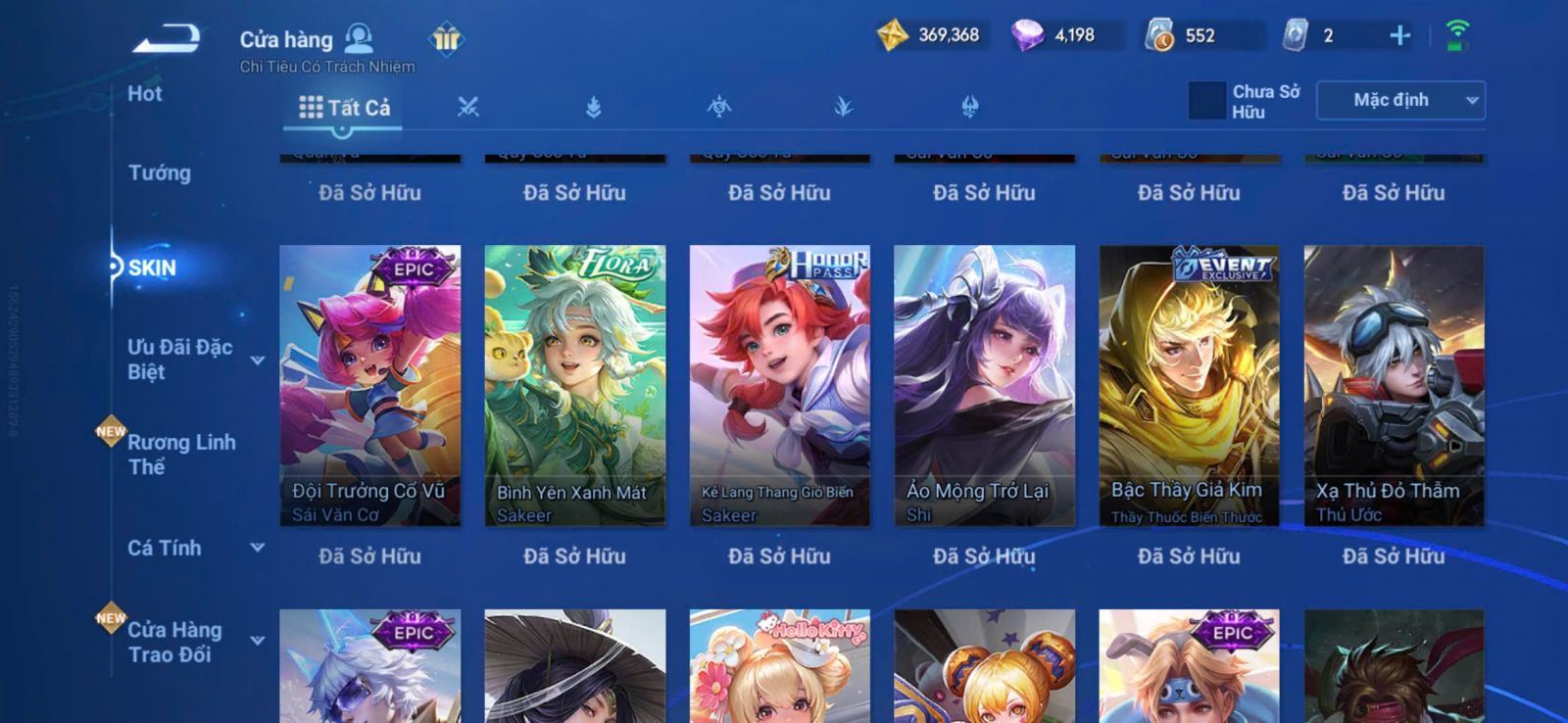Open the Rương Linh Thể section
1568x723 pixels.
coord(182,455)
